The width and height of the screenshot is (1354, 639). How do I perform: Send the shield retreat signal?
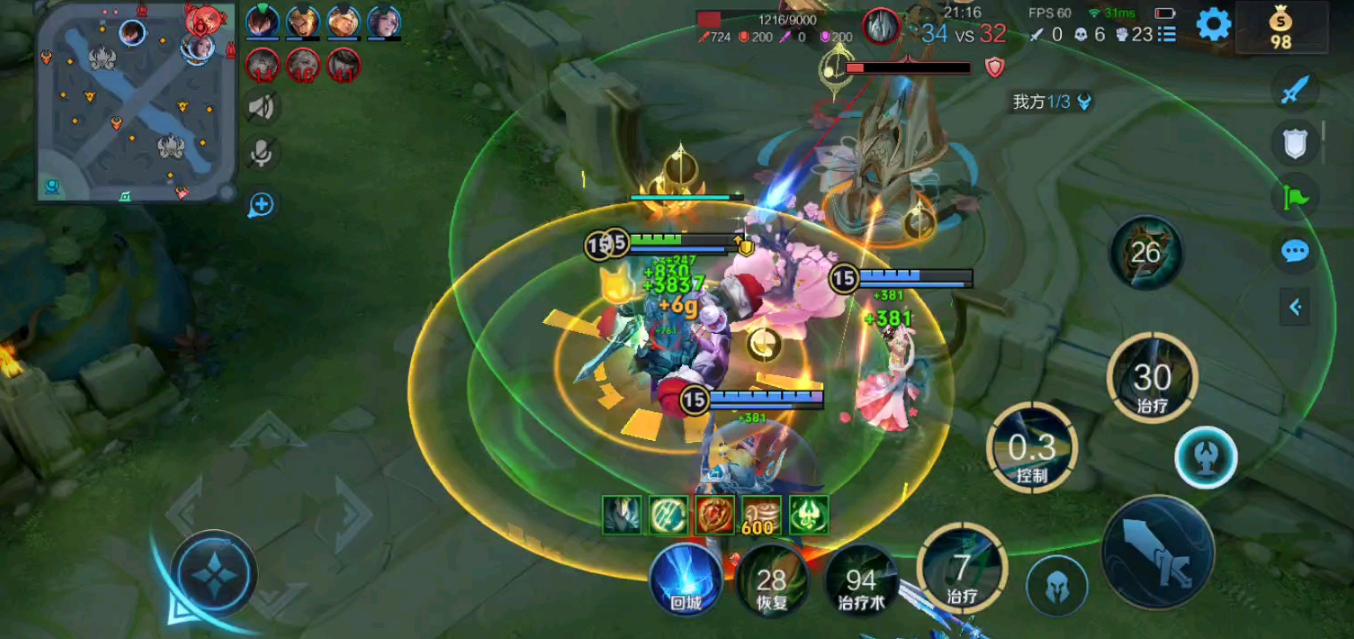coord(1295,143)
